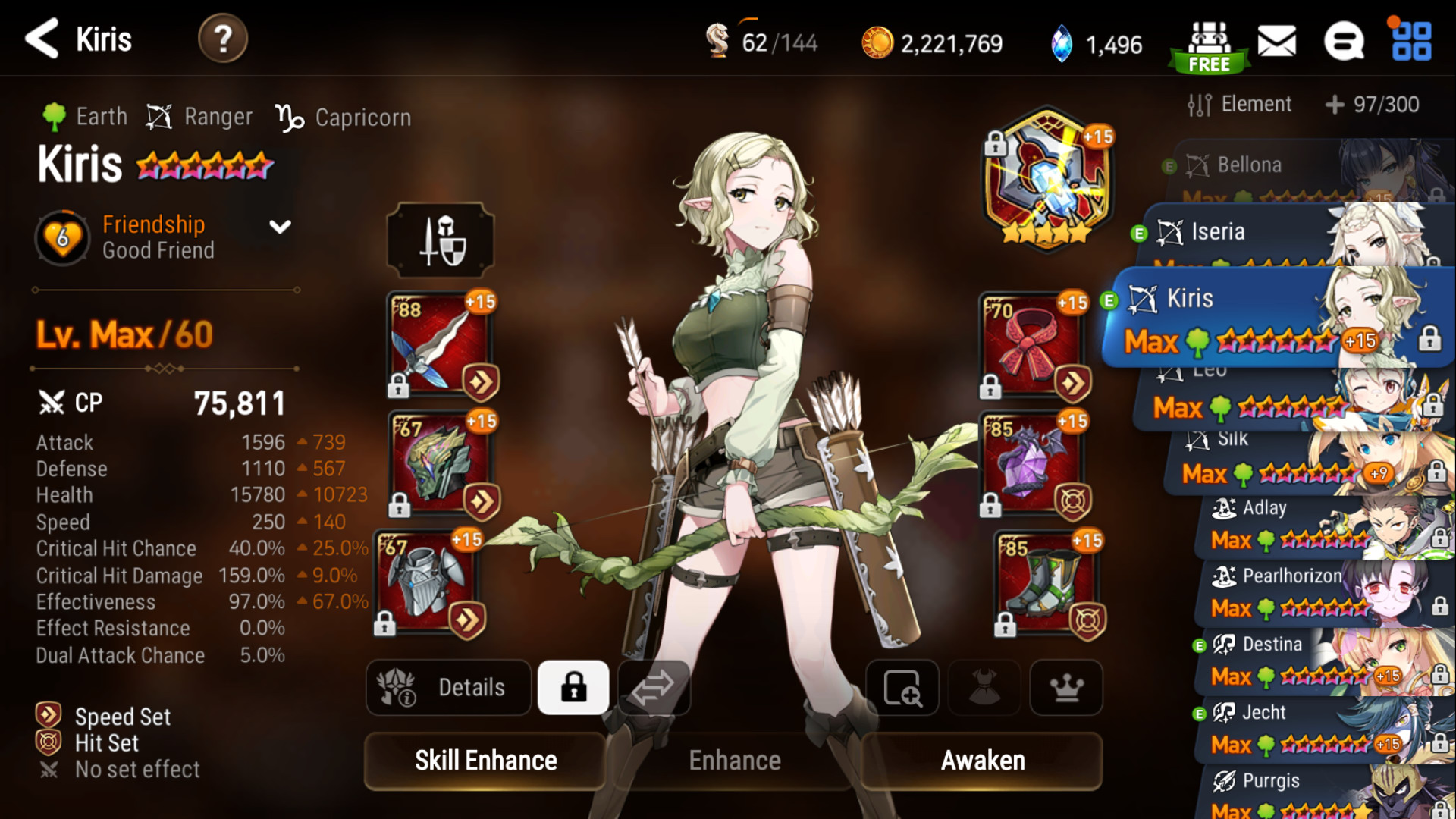
Task: Open the question mark help button
Action: tap(222, 39)
